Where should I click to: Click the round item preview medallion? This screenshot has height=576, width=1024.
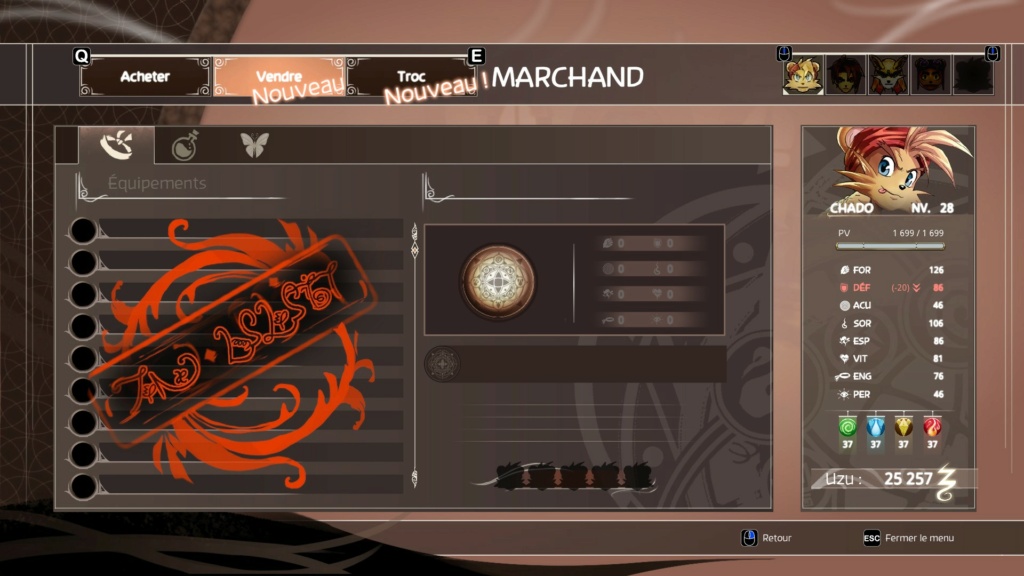pos(498,282)
